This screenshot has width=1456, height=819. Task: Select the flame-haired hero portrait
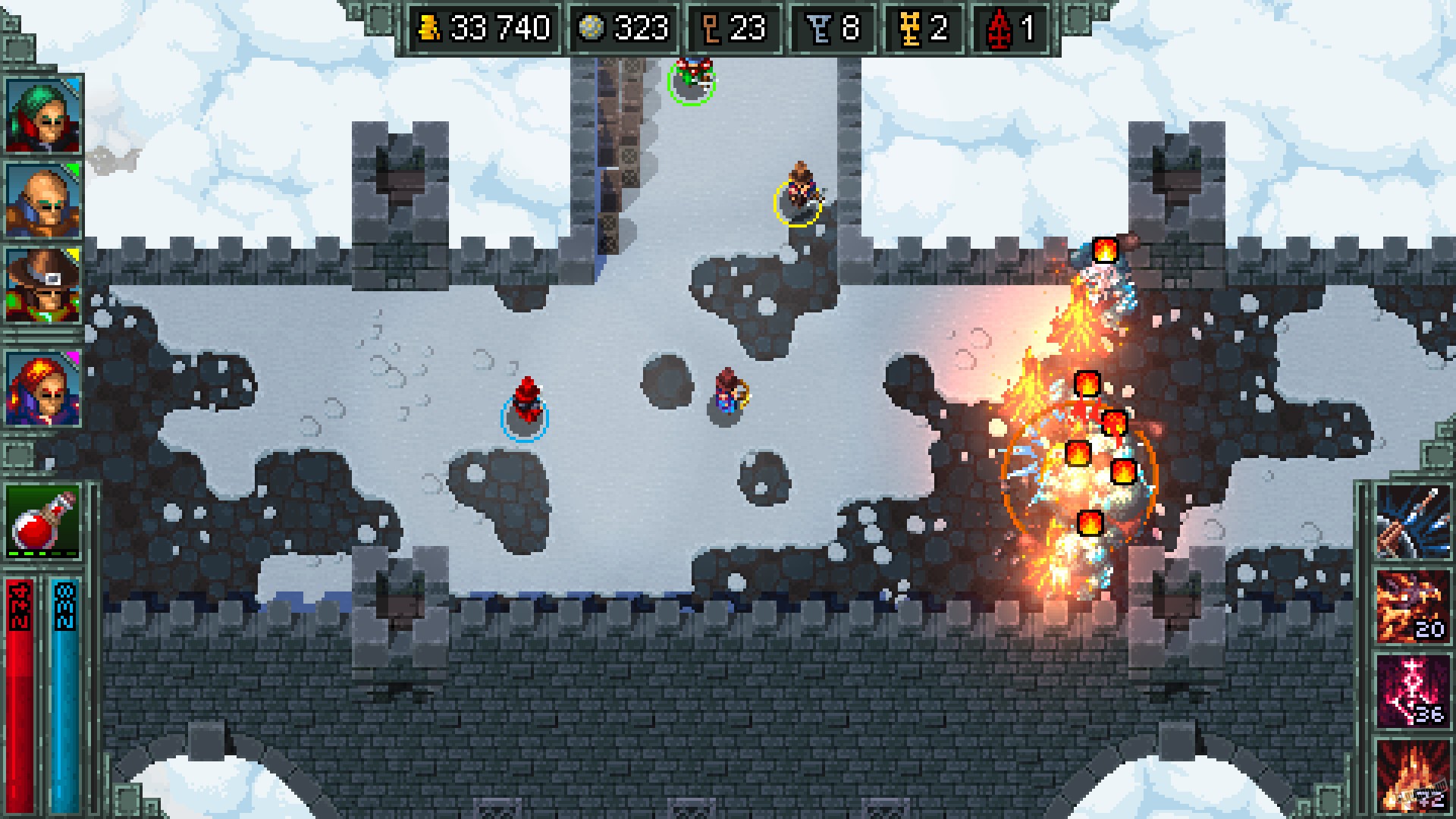42,387
